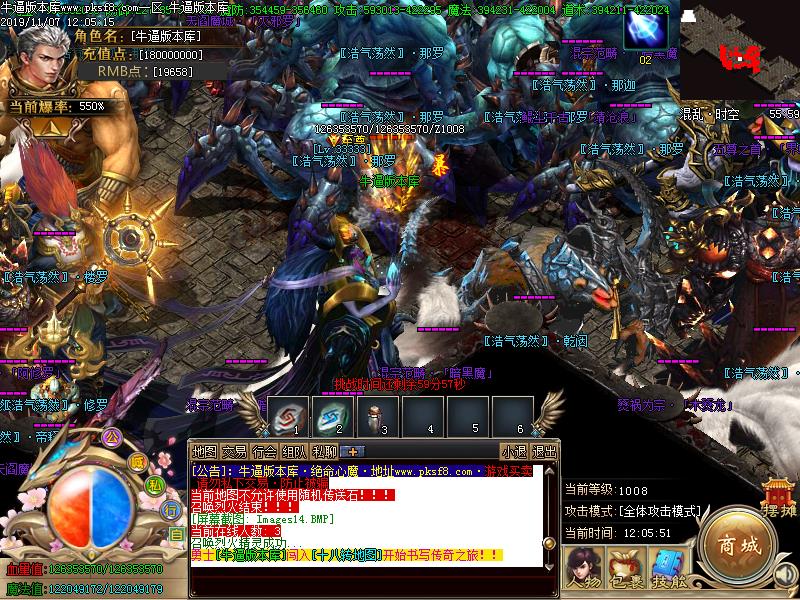Open the 商城 shop button

pyautogui.click(x=738, y=546)
